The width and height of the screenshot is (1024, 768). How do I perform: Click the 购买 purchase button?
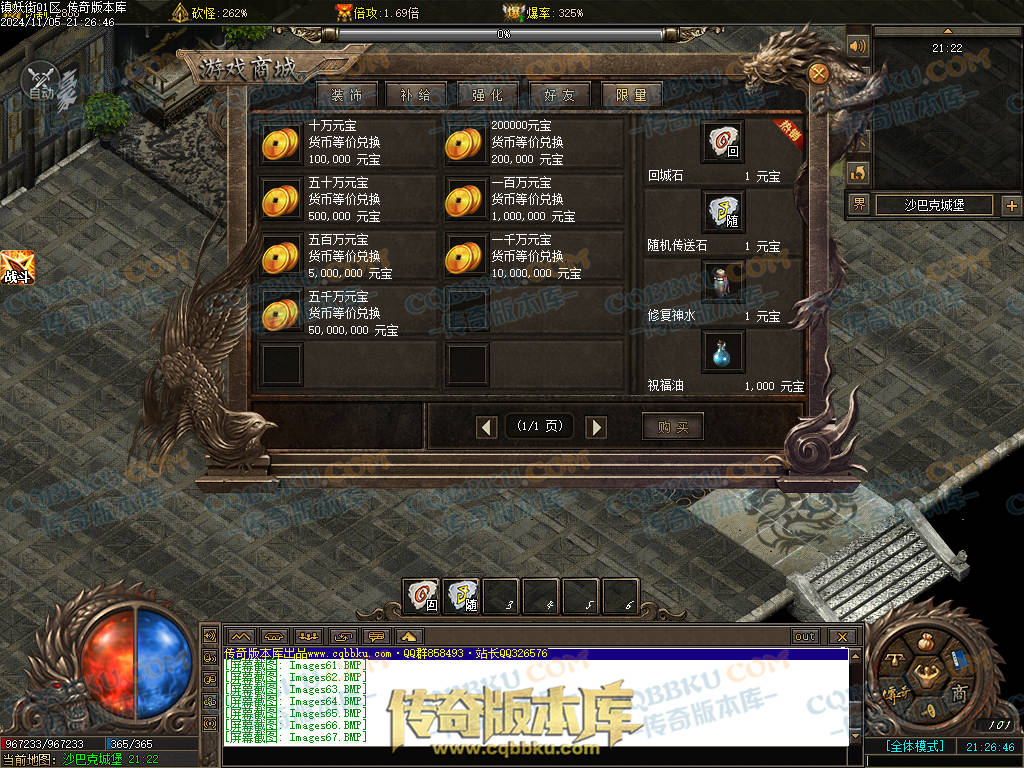click(672, 427)
